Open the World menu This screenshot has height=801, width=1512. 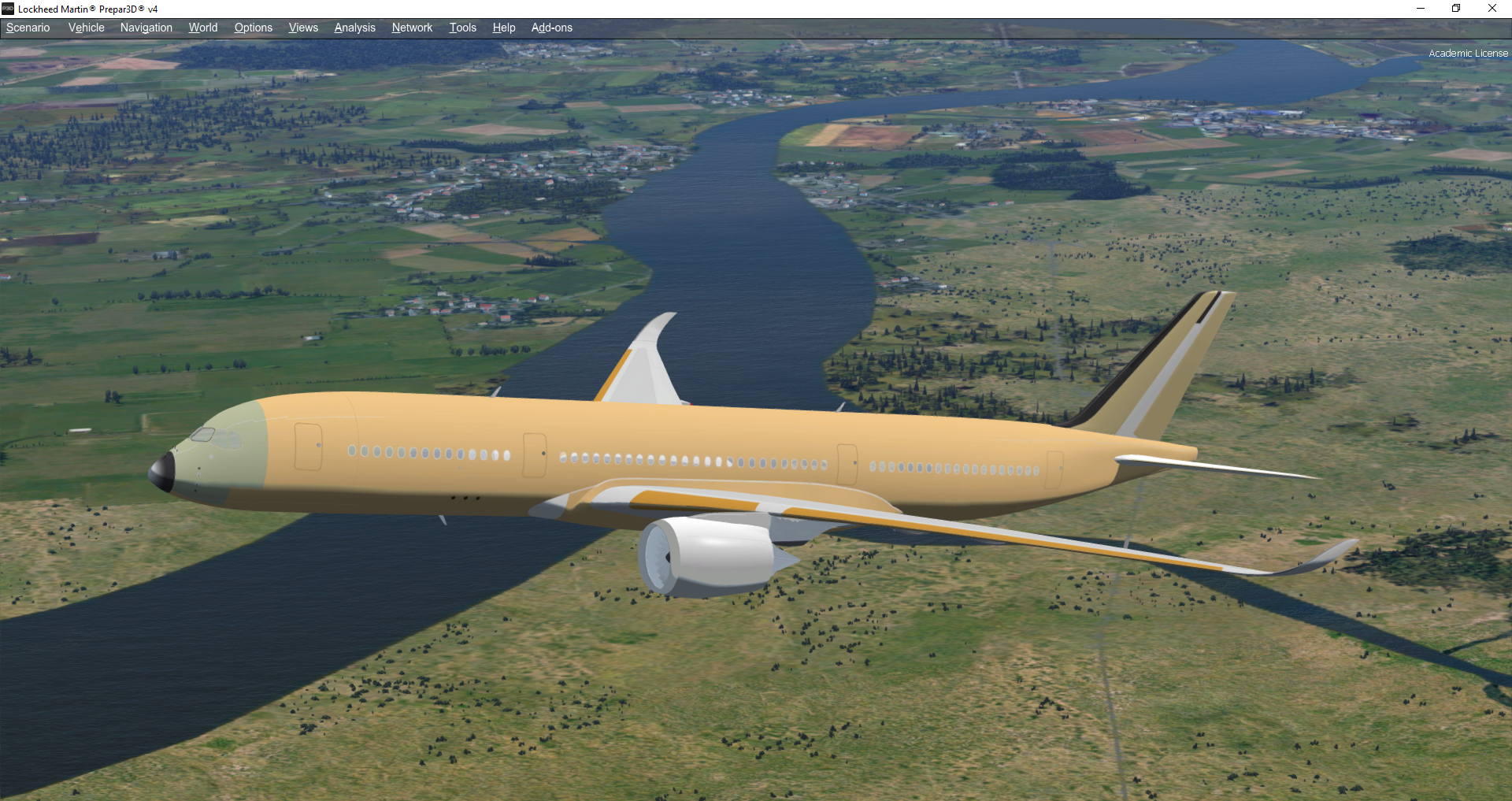[x=203, y=28]
